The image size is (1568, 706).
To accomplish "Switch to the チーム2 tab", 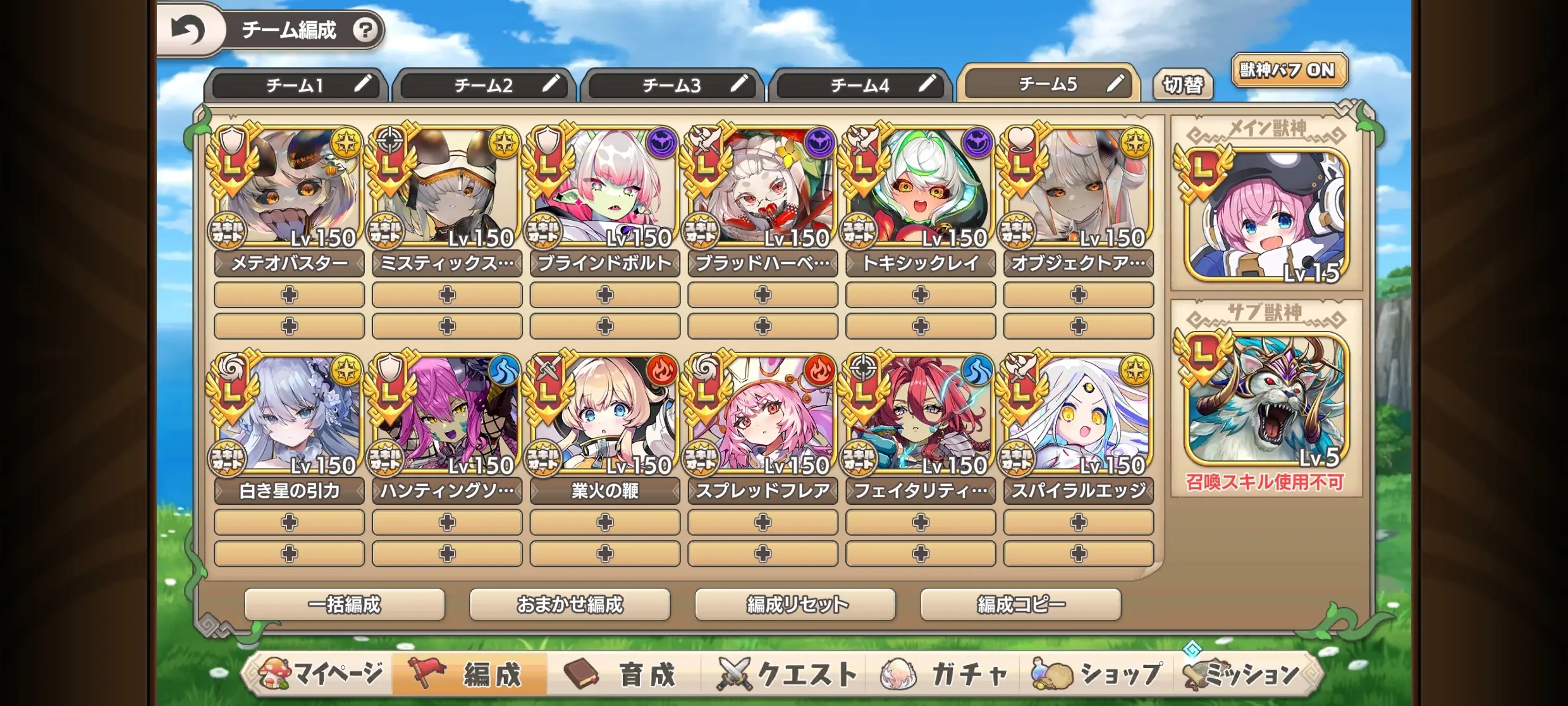I will pos(483,85).
